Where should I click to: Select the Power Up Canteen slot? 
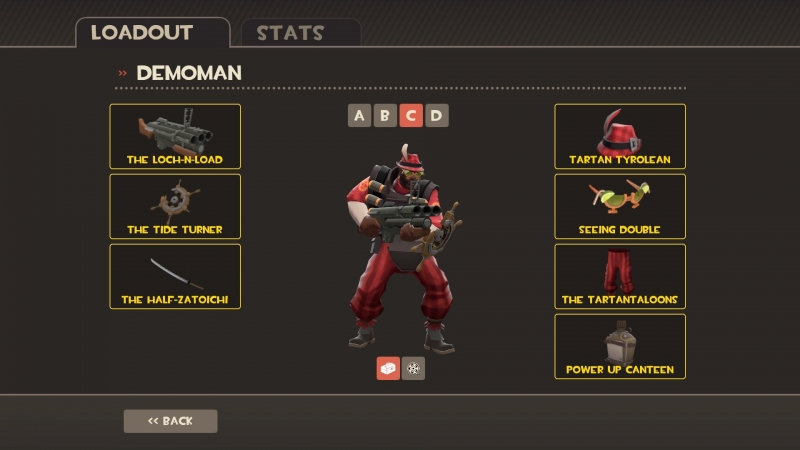620,346
